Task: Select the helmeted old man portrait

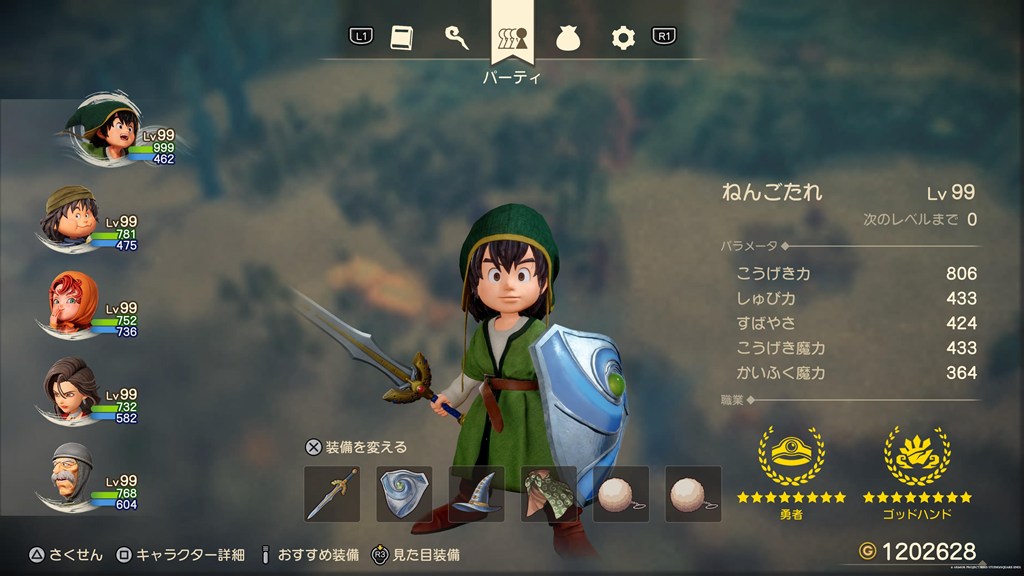Action: click(x=72, y=477)
